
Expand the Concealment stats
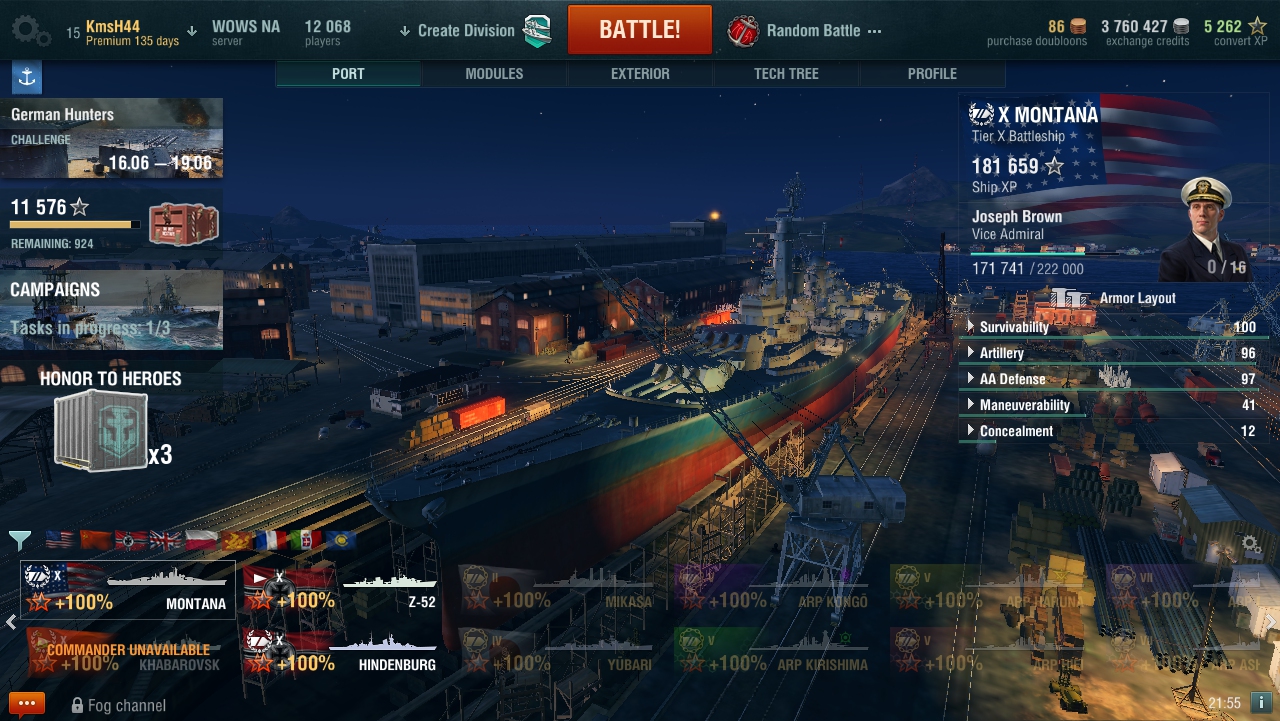coord(1016,431)
